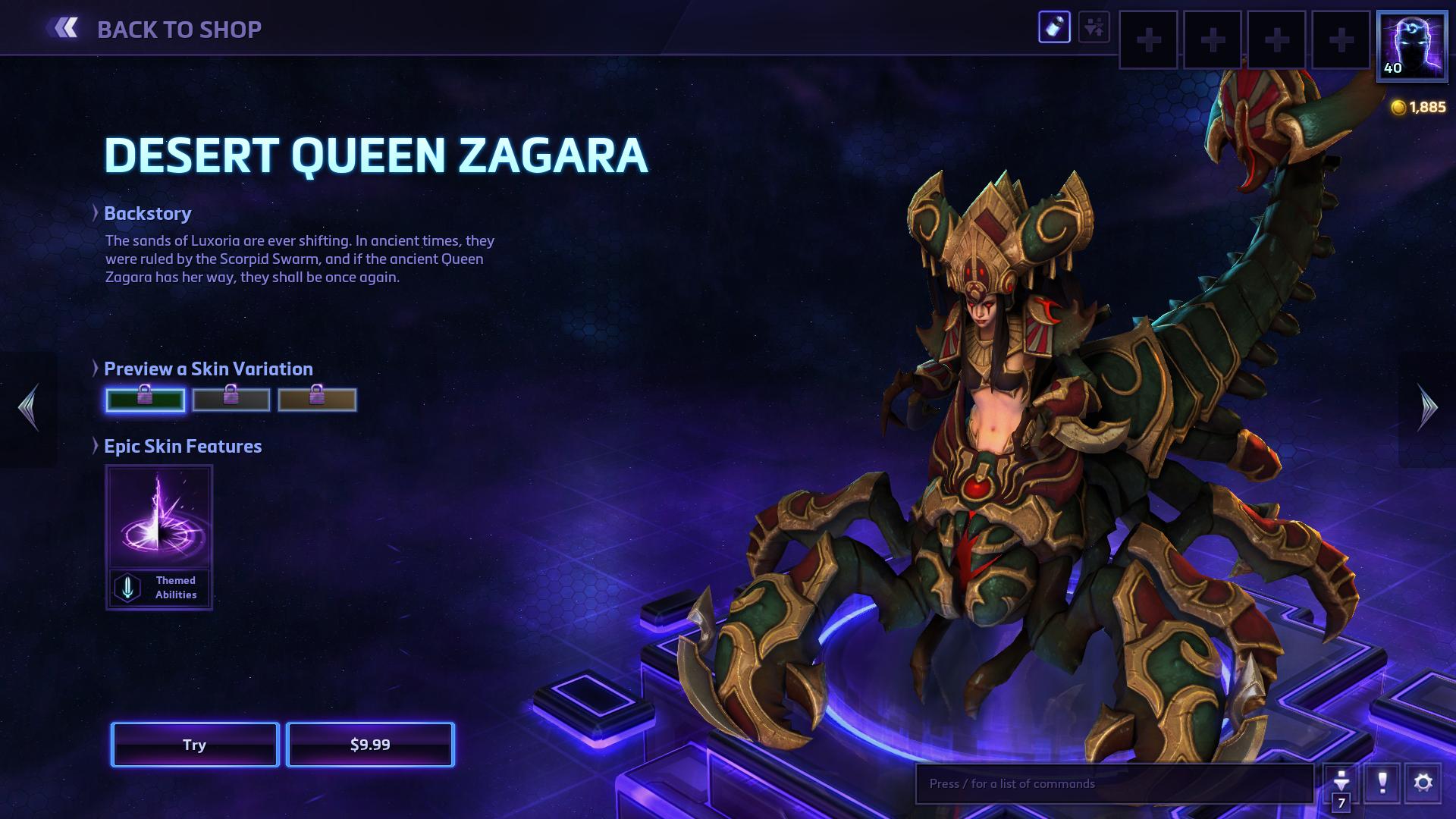The image size is (1456, 819).
Task: Select the highlighted hero view toggle icon
Action: coord(1054,28)
